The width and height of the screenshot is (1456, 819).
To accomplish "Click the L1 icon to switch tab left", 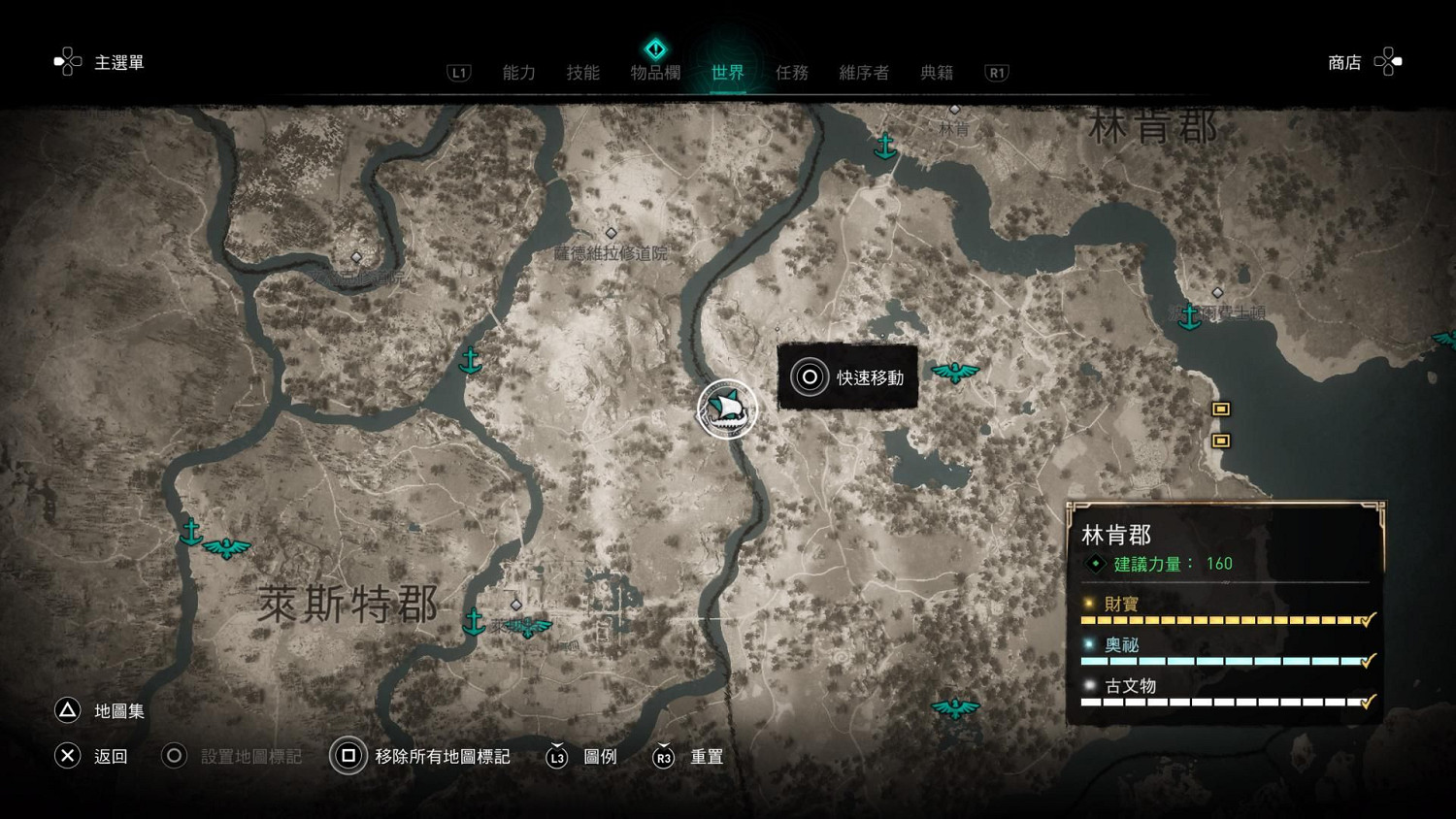I will coord(458,71).
